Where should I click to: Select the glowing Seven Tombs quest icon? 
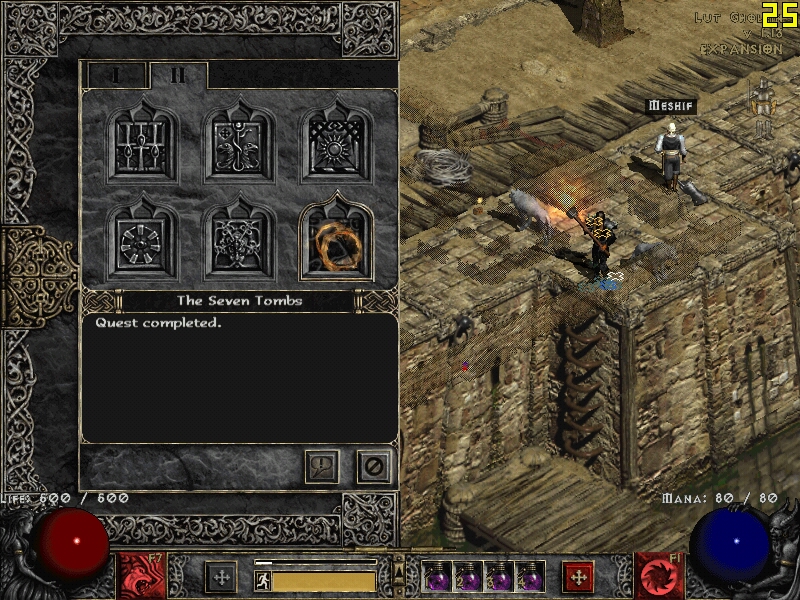336,238
